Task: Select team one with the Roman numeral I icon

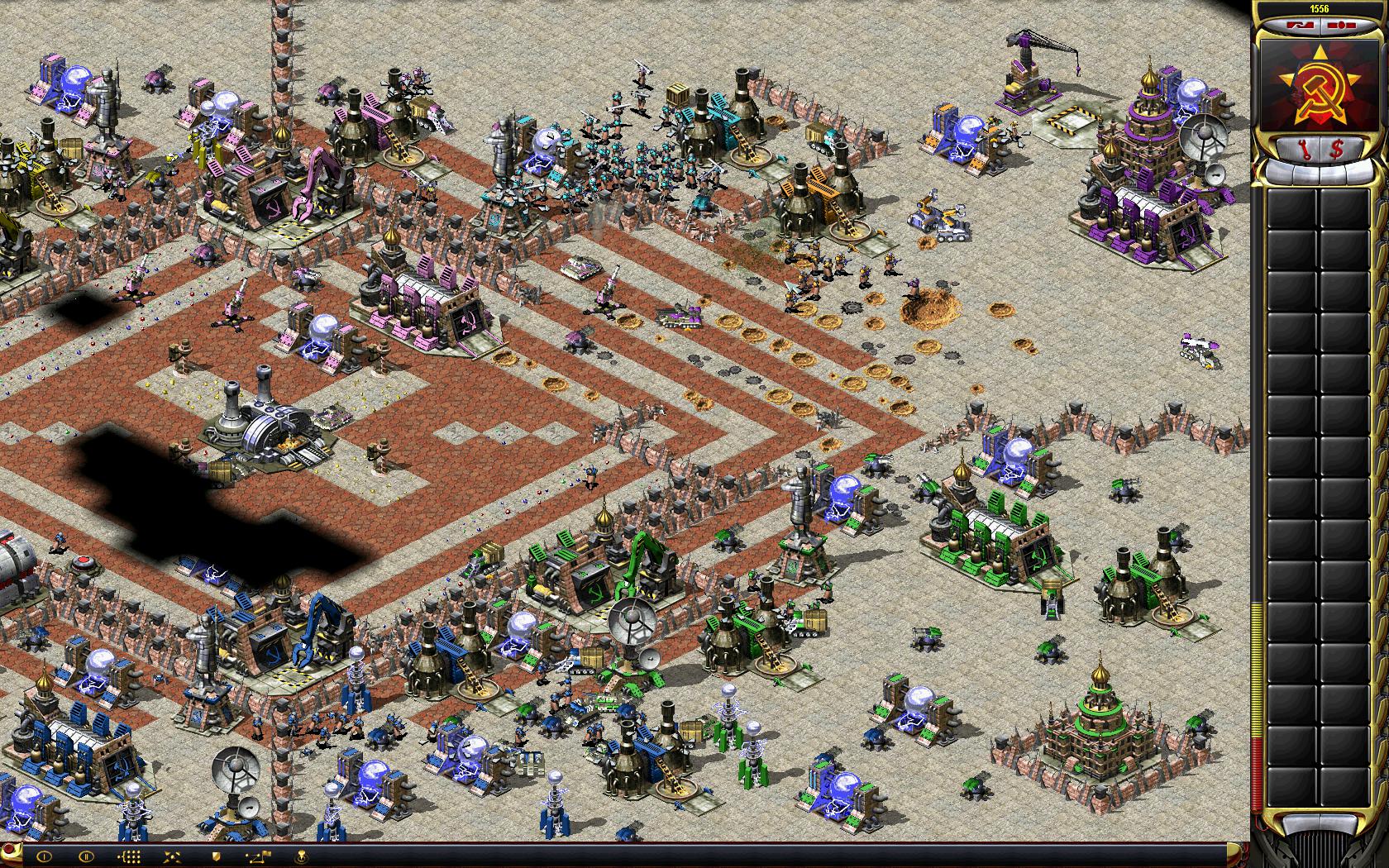Action: [x=44, y=856]
